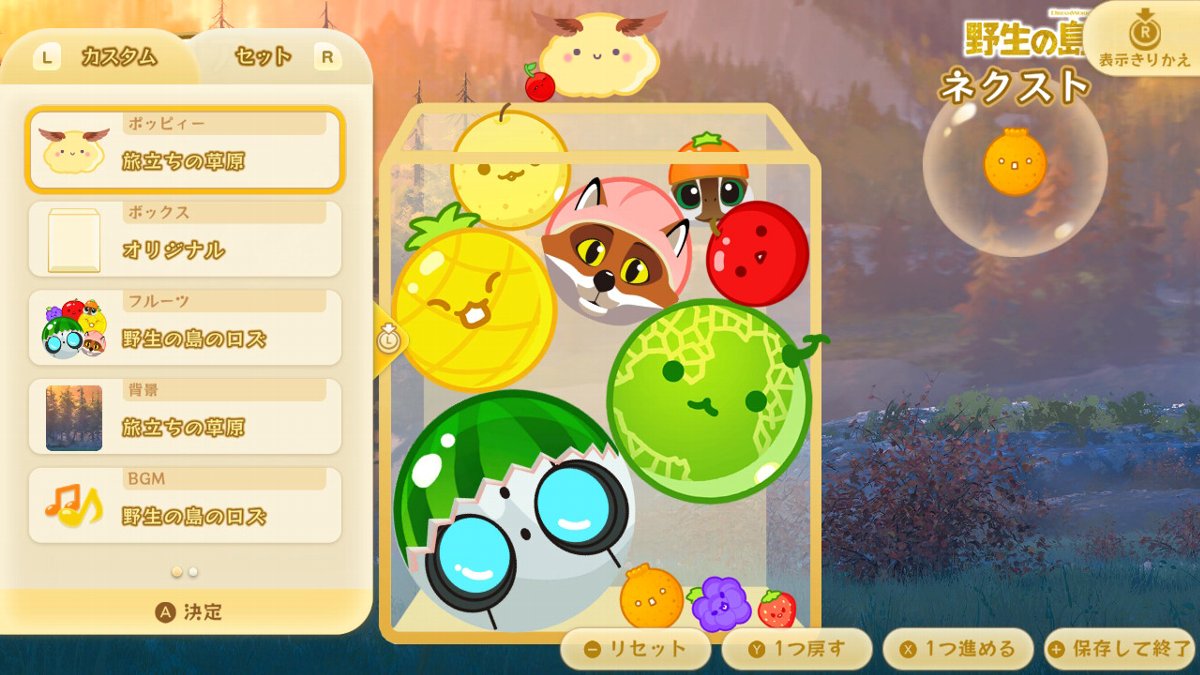Toggle the 表示きりかえ display button
This screenshot has width=1200, height=675.
[1145, 40]
